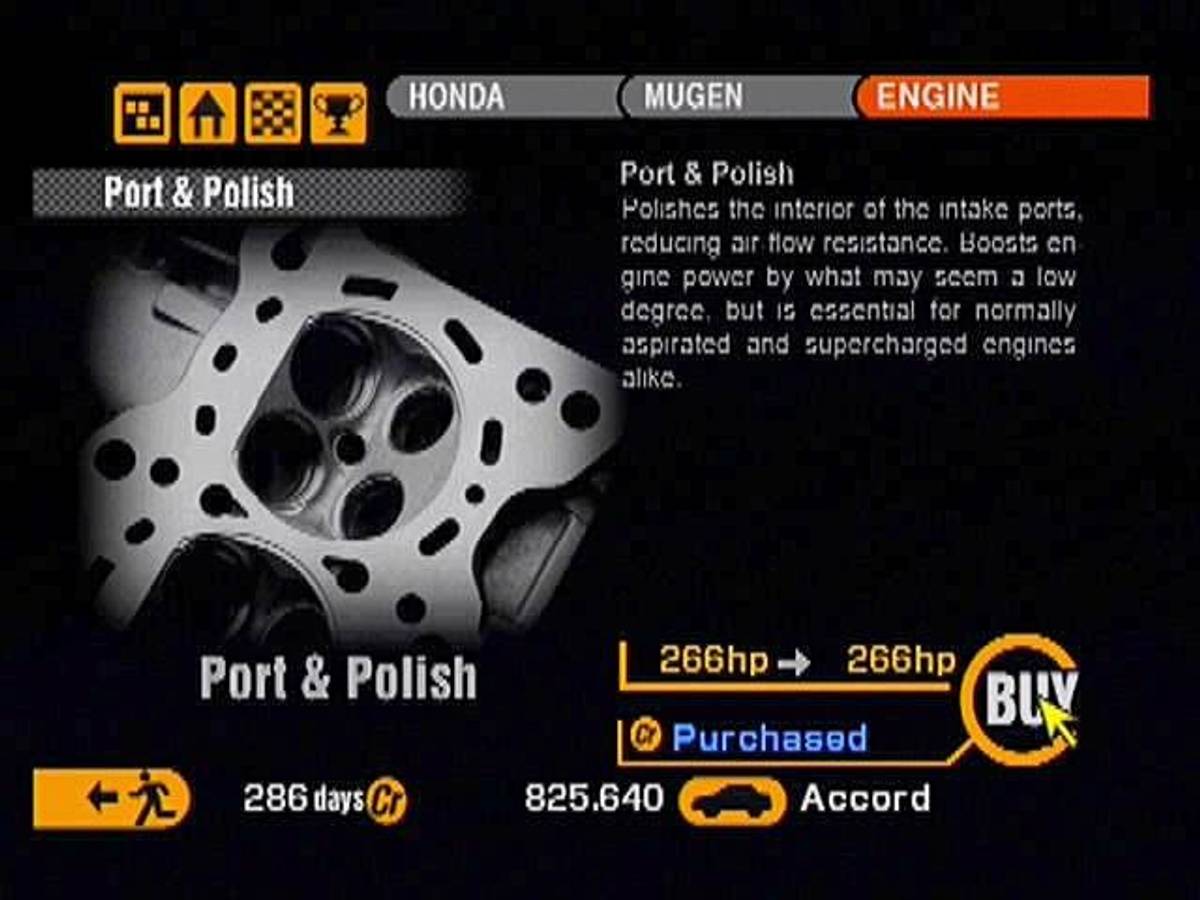Switch to the HONDA breadcrumb tab

coord(500,97)
